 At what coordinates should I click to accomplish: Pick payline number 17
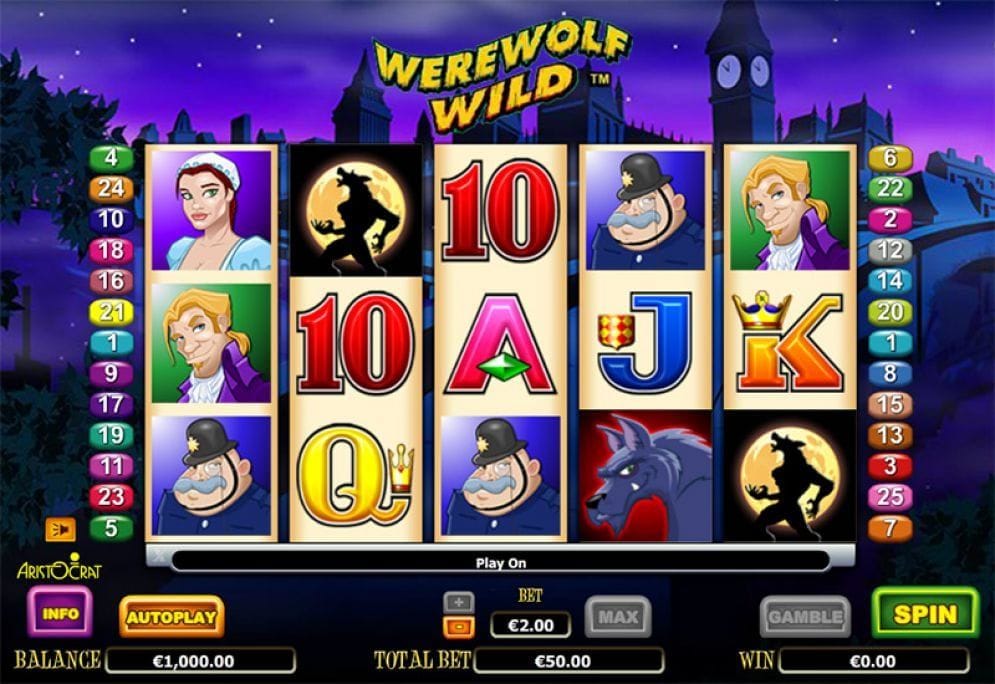point(112,404)
